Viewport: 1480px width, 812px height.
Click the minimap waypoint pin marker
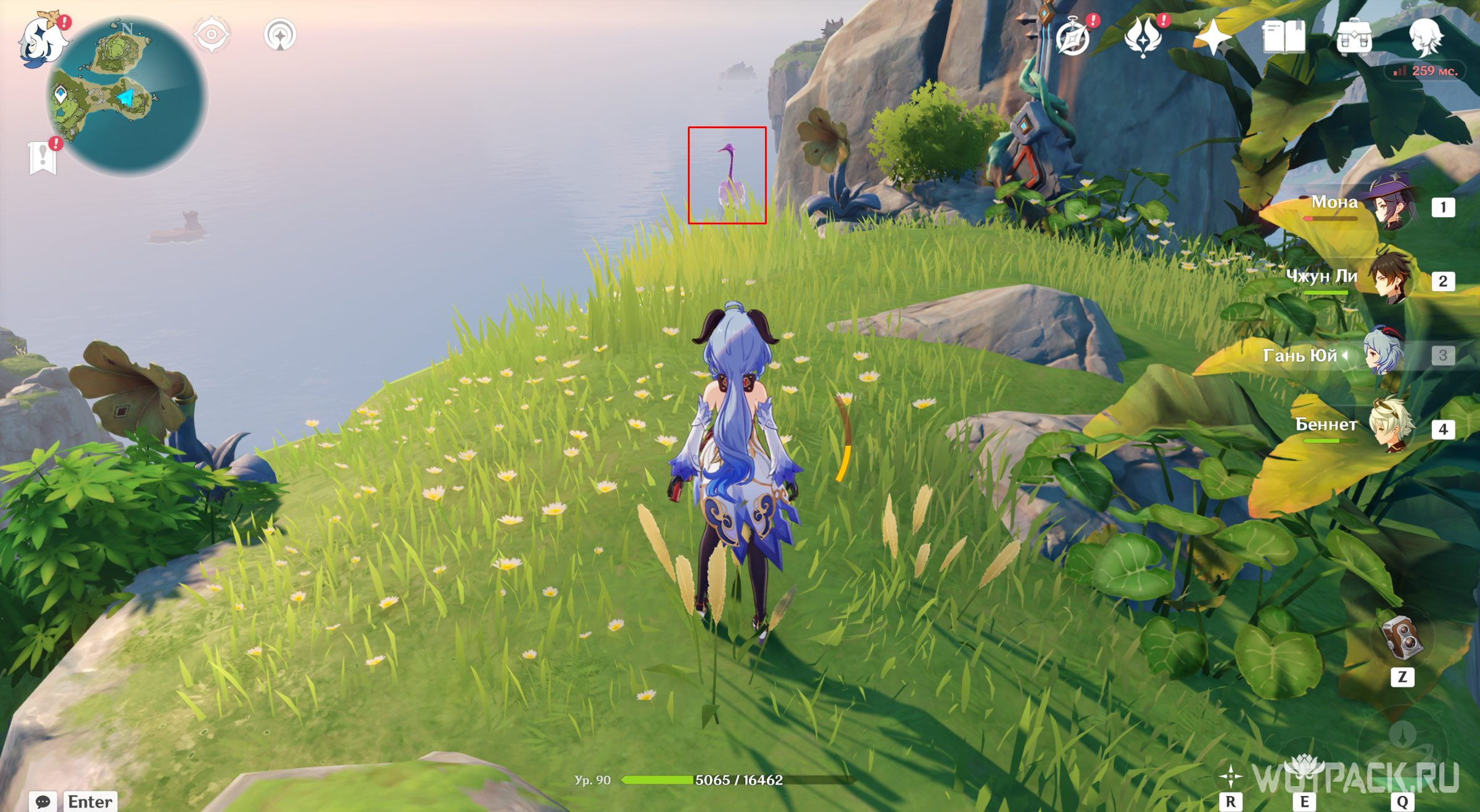pos(60,94)
